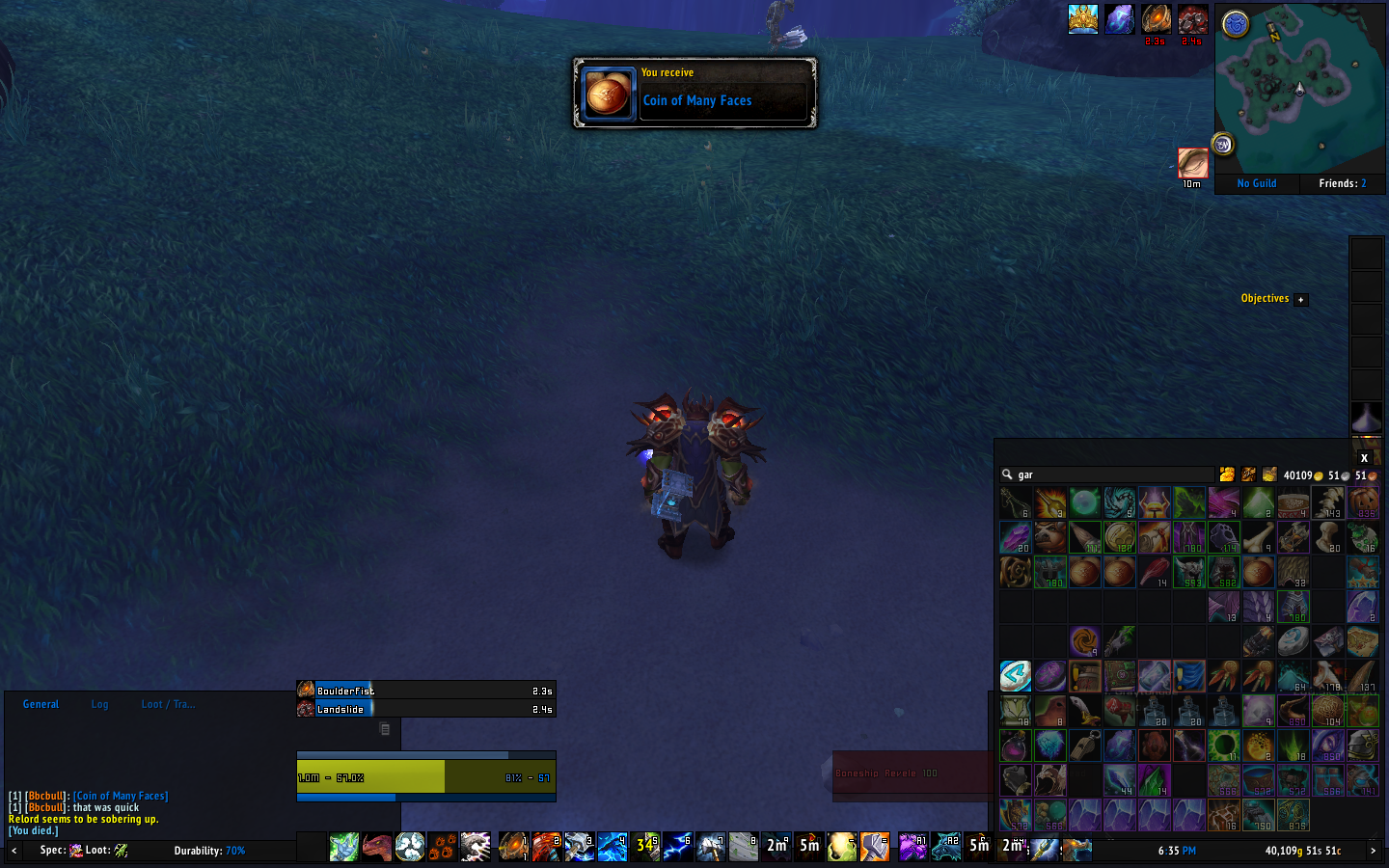
Task: Activate the yellow 34 cooldown ability
Action: [646, 846]
